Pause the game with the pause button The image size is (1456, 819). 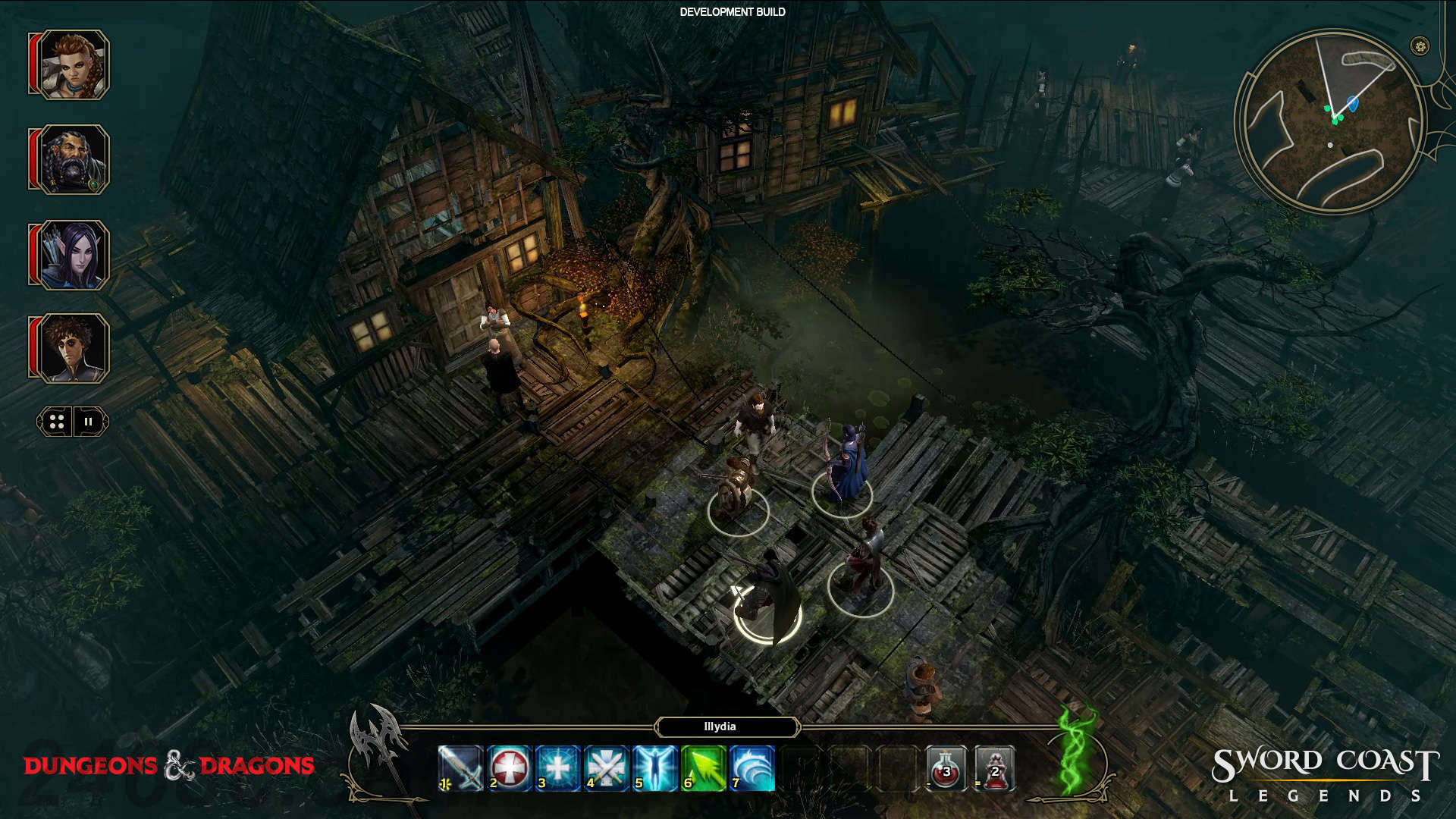tap(89, 422)
